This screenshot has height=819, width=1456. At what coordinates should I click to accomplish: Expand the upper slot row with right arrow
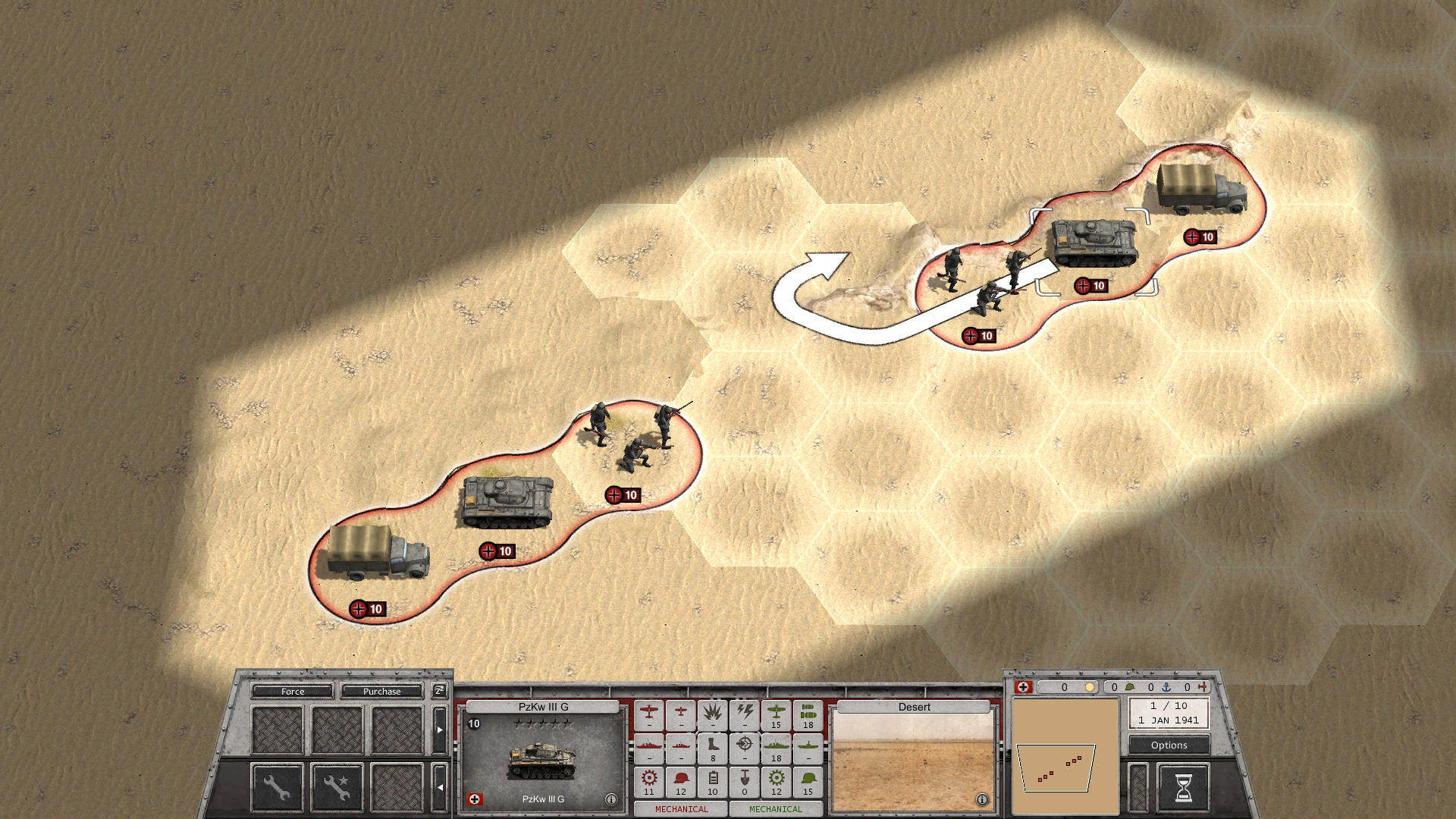tap(440, 728)
